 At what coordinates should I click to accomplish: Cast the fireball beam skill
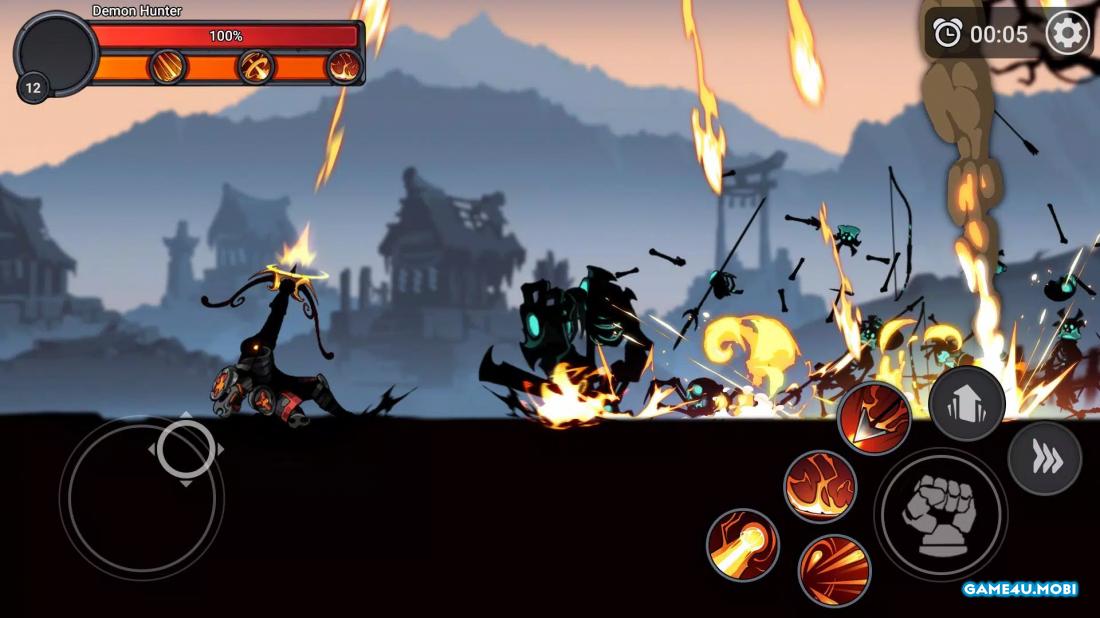point(743,545)
